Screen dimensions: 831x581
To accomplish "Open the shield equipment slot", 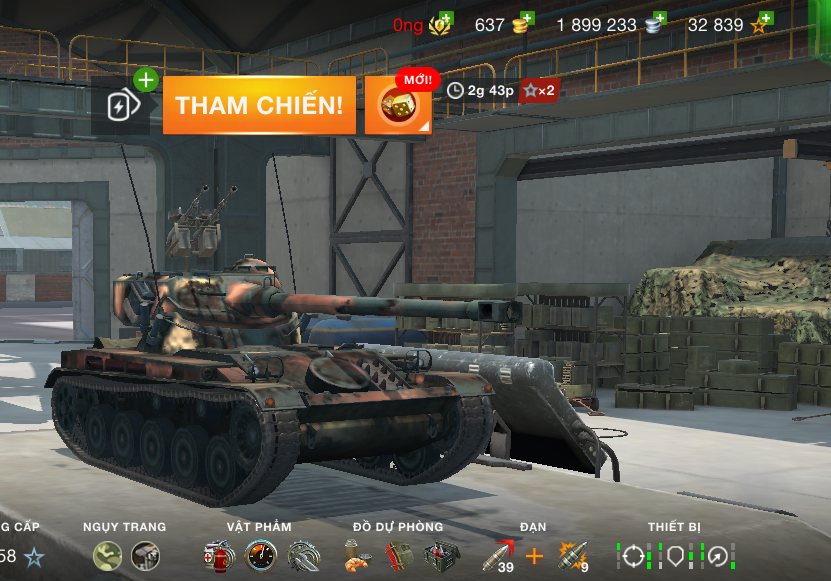I will pos(677,556).
